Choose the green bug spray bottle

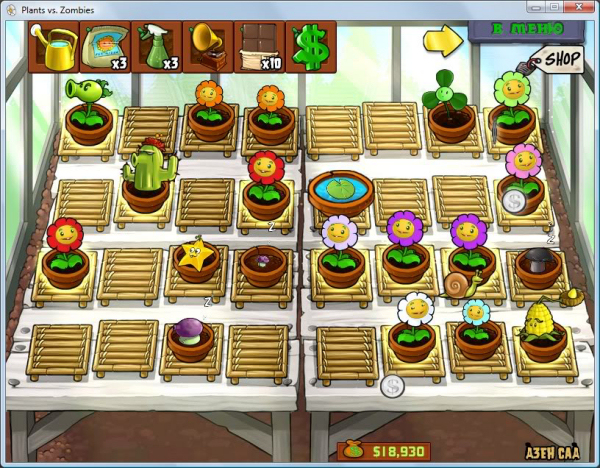pos(157,47)
